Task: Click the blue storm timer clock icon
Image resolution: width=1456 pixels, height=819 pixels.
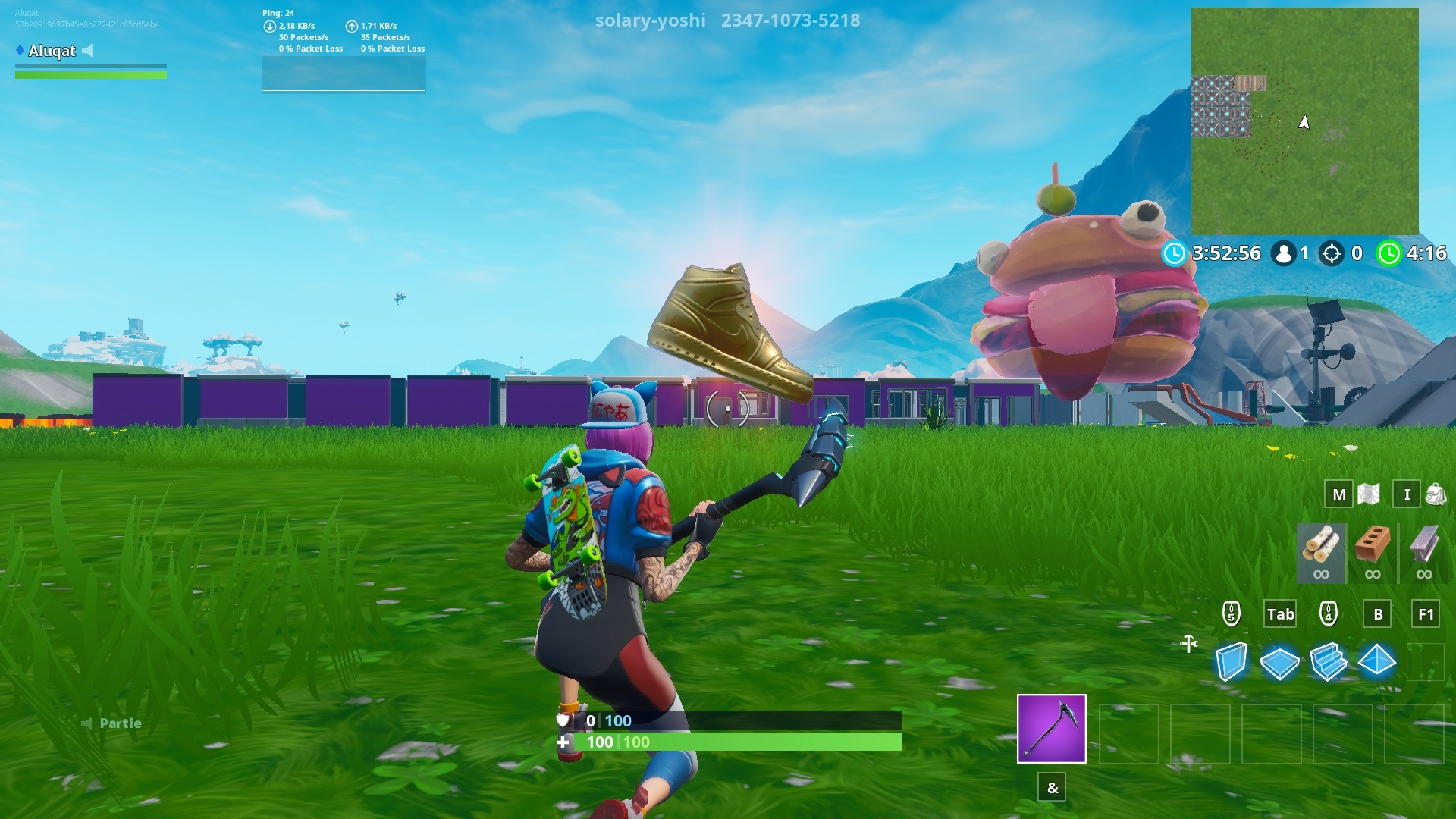Action: pos(1175,254)
